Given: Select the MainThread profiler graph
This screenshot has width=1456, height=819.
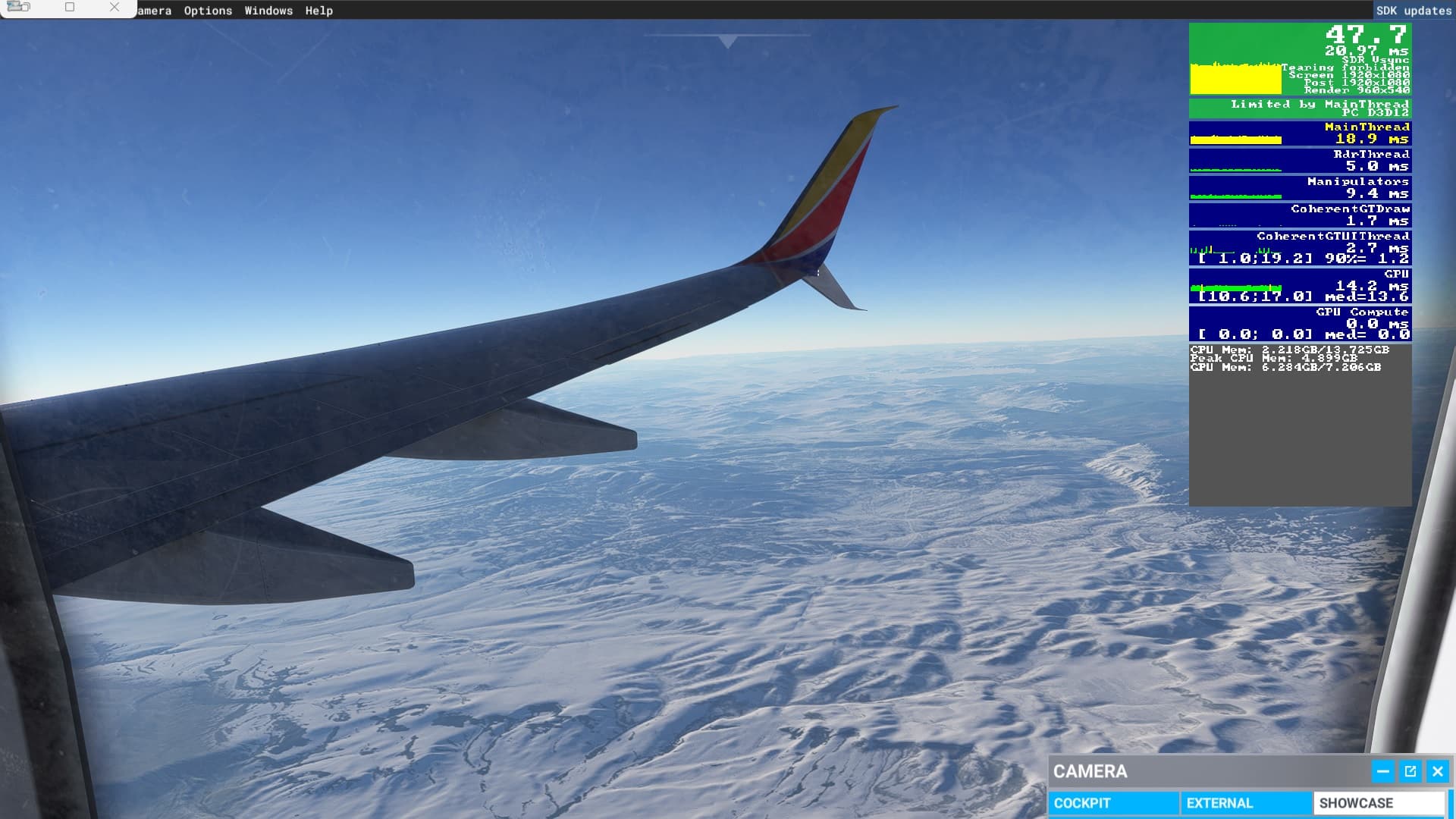Looking at the screenshot, I should coord(1298,133).
